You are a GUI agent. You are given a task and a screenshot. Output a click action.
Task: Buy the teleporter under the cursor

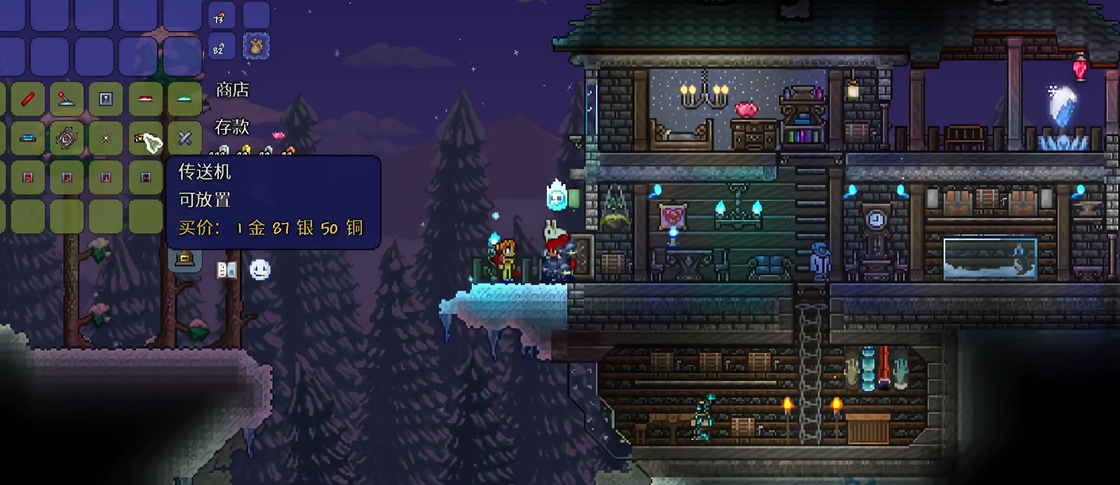pyautogui.click(x=145, y=138)
